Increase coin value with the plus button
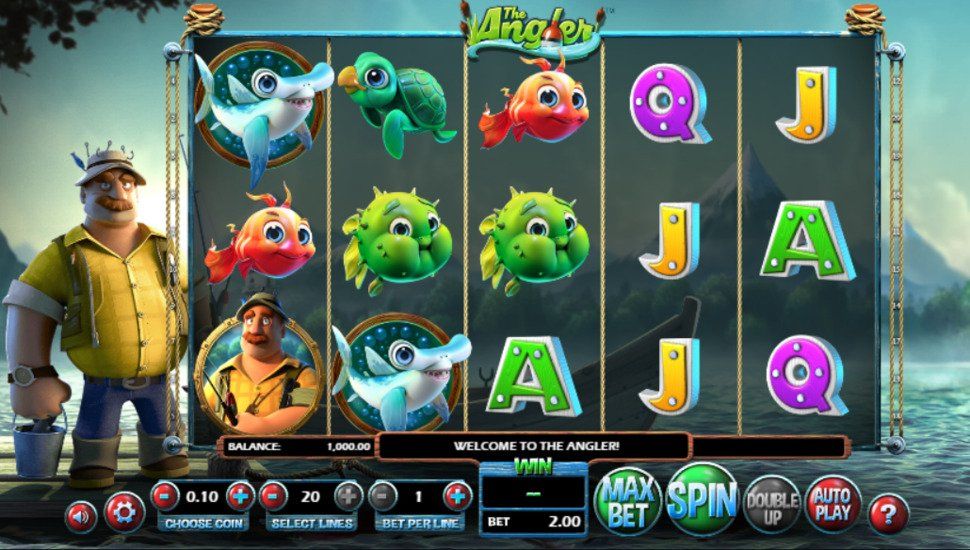The image size is (970, 550). coord(240,496)
